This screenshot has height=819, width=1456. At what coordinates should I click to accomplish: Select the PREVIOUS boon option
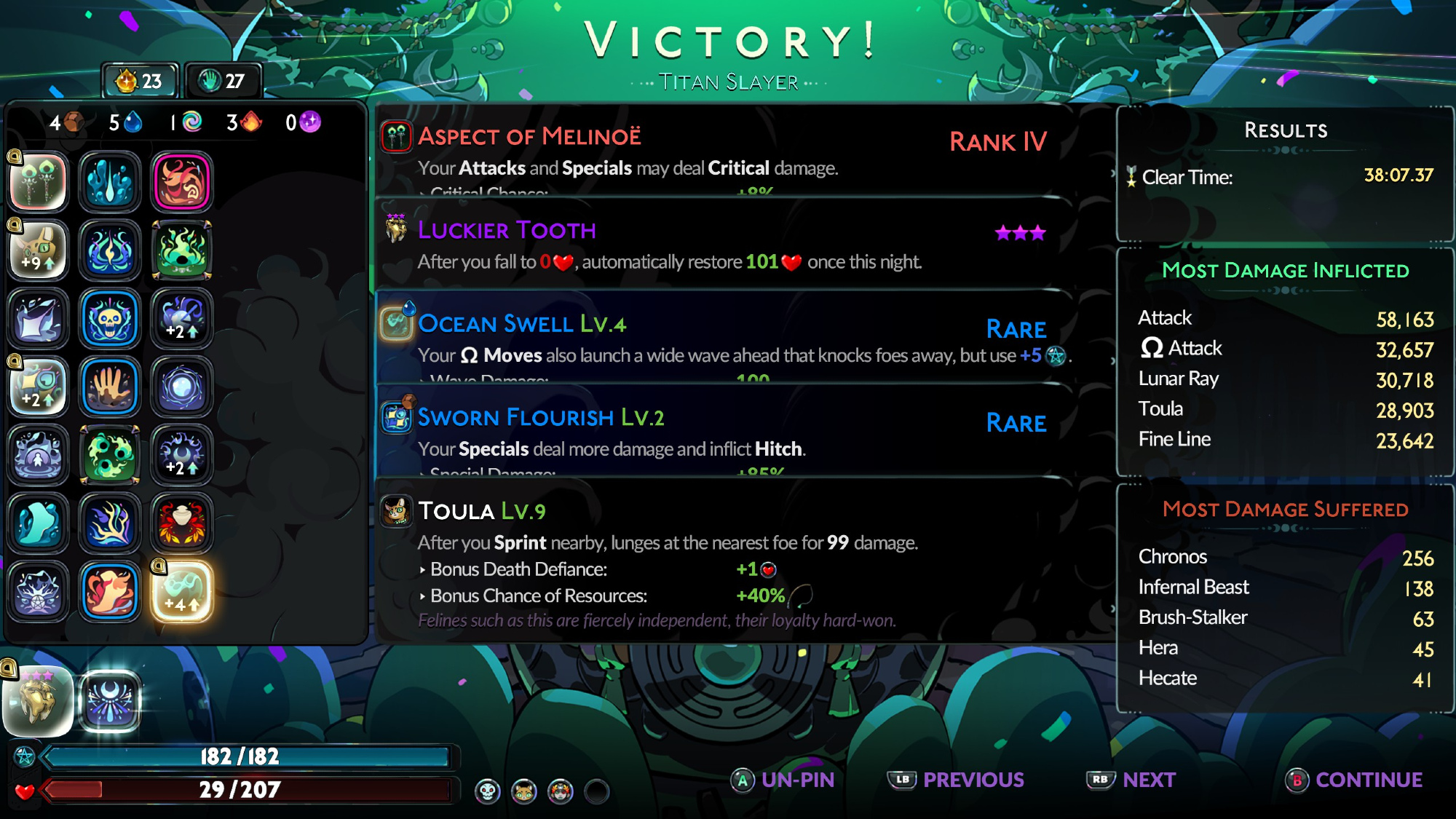pyautogui.click(x=957, y=780)
